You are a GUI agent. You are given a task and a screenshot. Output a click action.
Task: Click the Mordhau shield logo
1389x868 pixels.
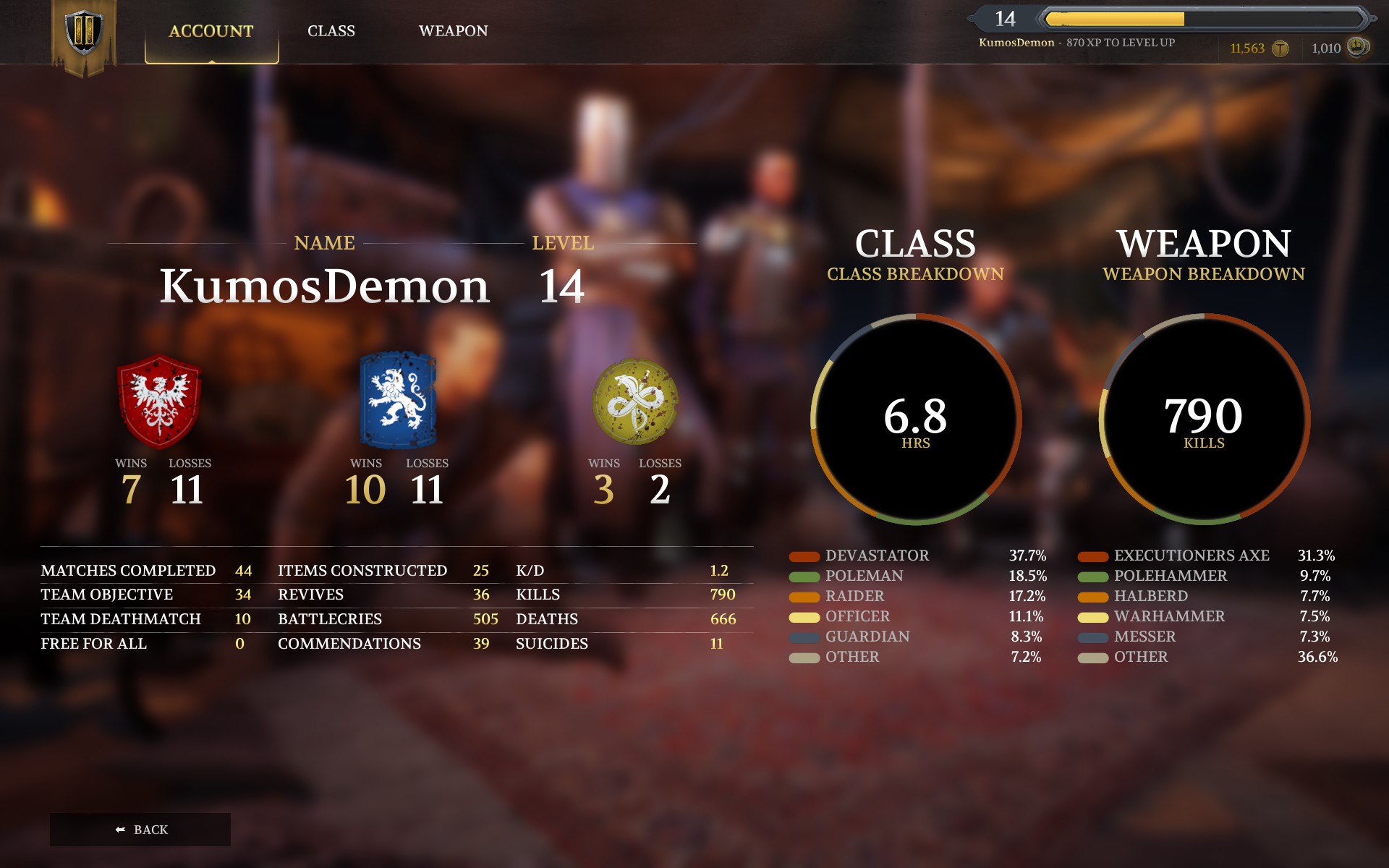85,30
